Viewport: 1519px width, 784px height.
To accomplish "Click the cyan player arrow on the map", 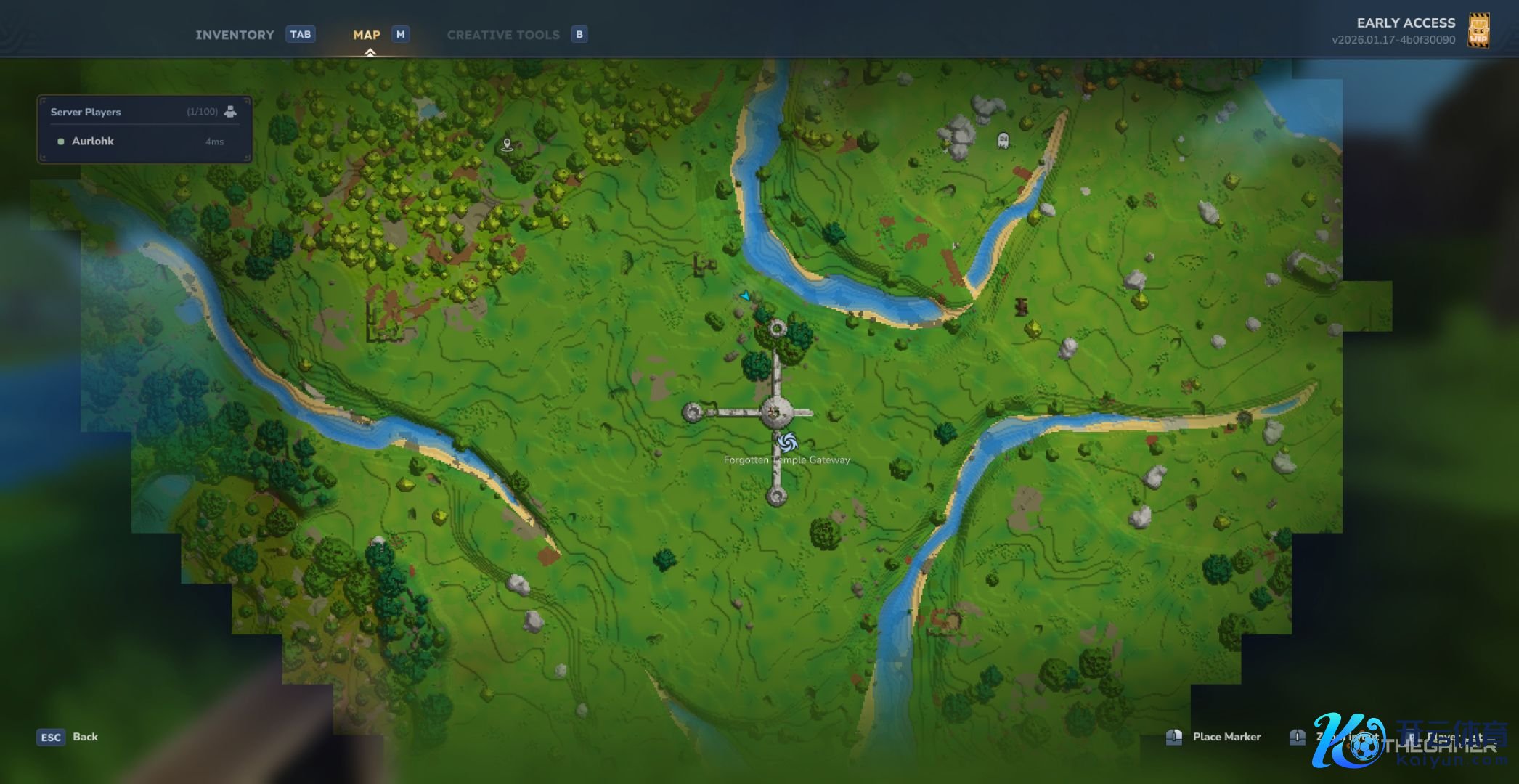I will [x=745, y=296].
